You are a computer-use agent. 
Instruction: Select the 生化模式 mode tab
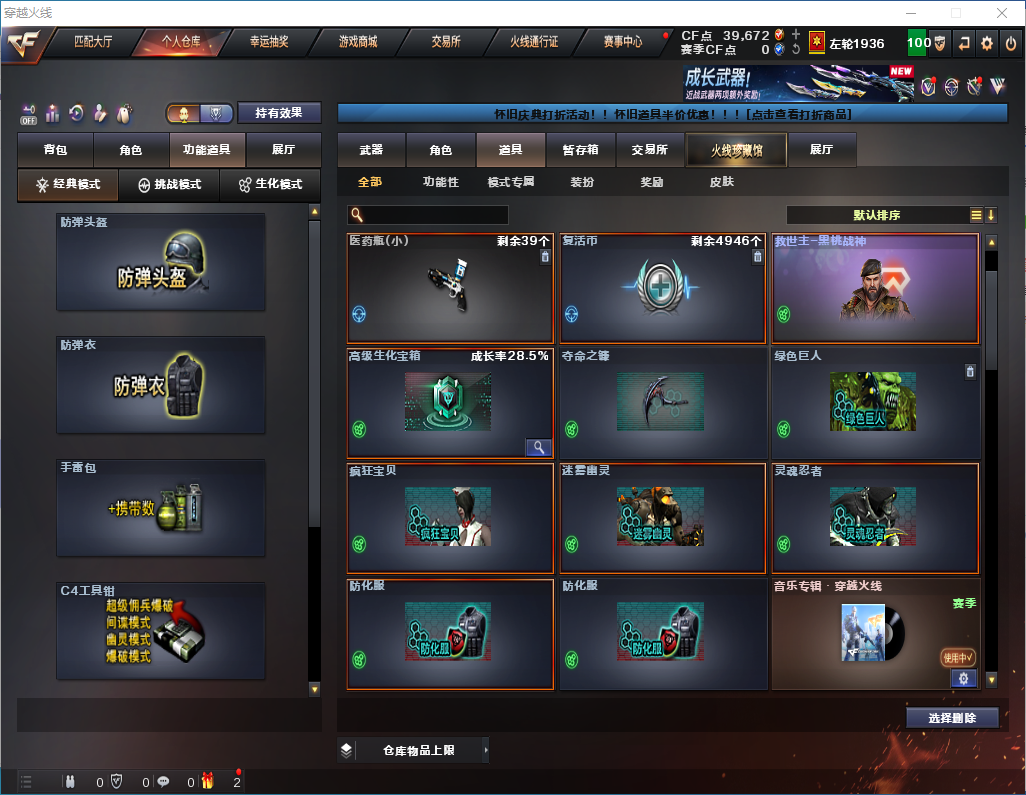[x=270, y=185]
